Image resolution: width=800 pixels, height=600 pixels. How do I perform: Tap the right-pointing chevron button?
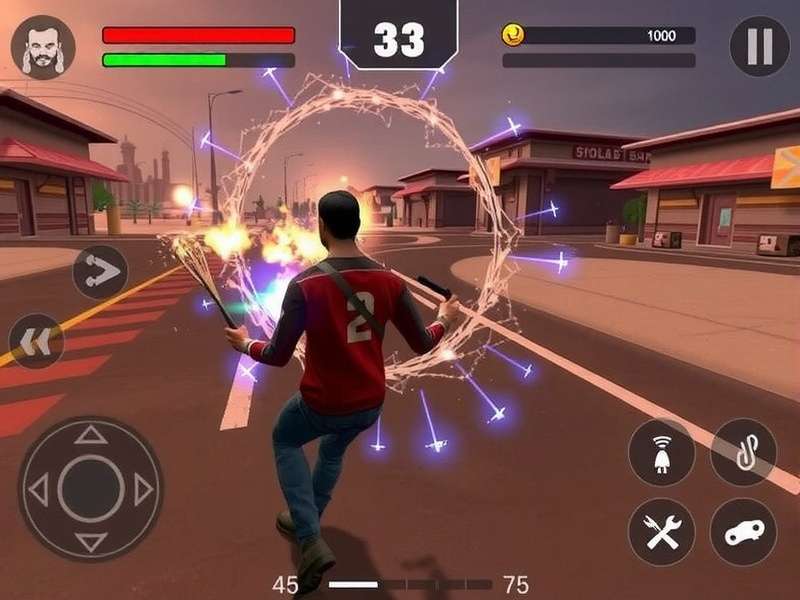pyautogui.click(x=100, y=272)
